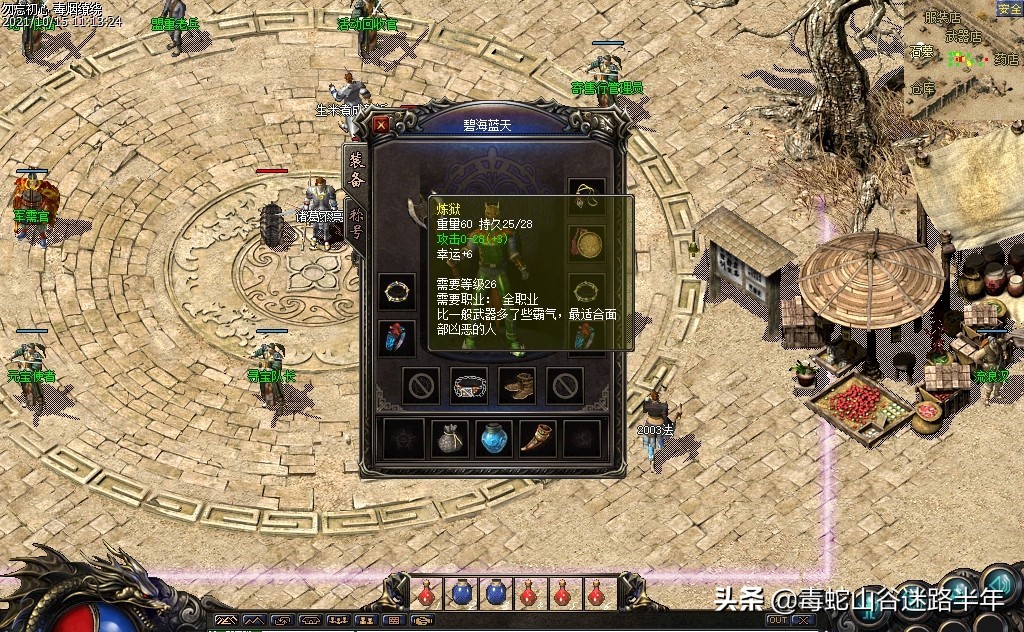Click the blue jar item slot

pyautogui.click(x=494, y=438)
